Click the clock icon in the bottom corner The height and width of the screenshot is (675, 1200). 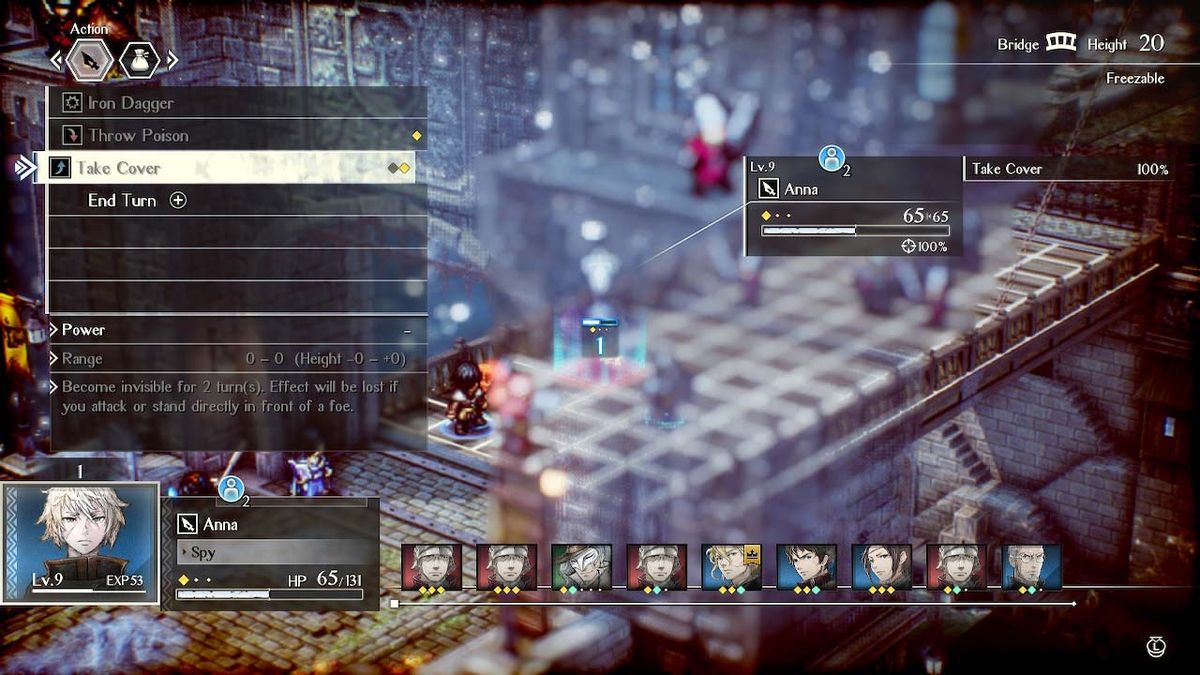pyautogui.click(x=1157, y=647)
